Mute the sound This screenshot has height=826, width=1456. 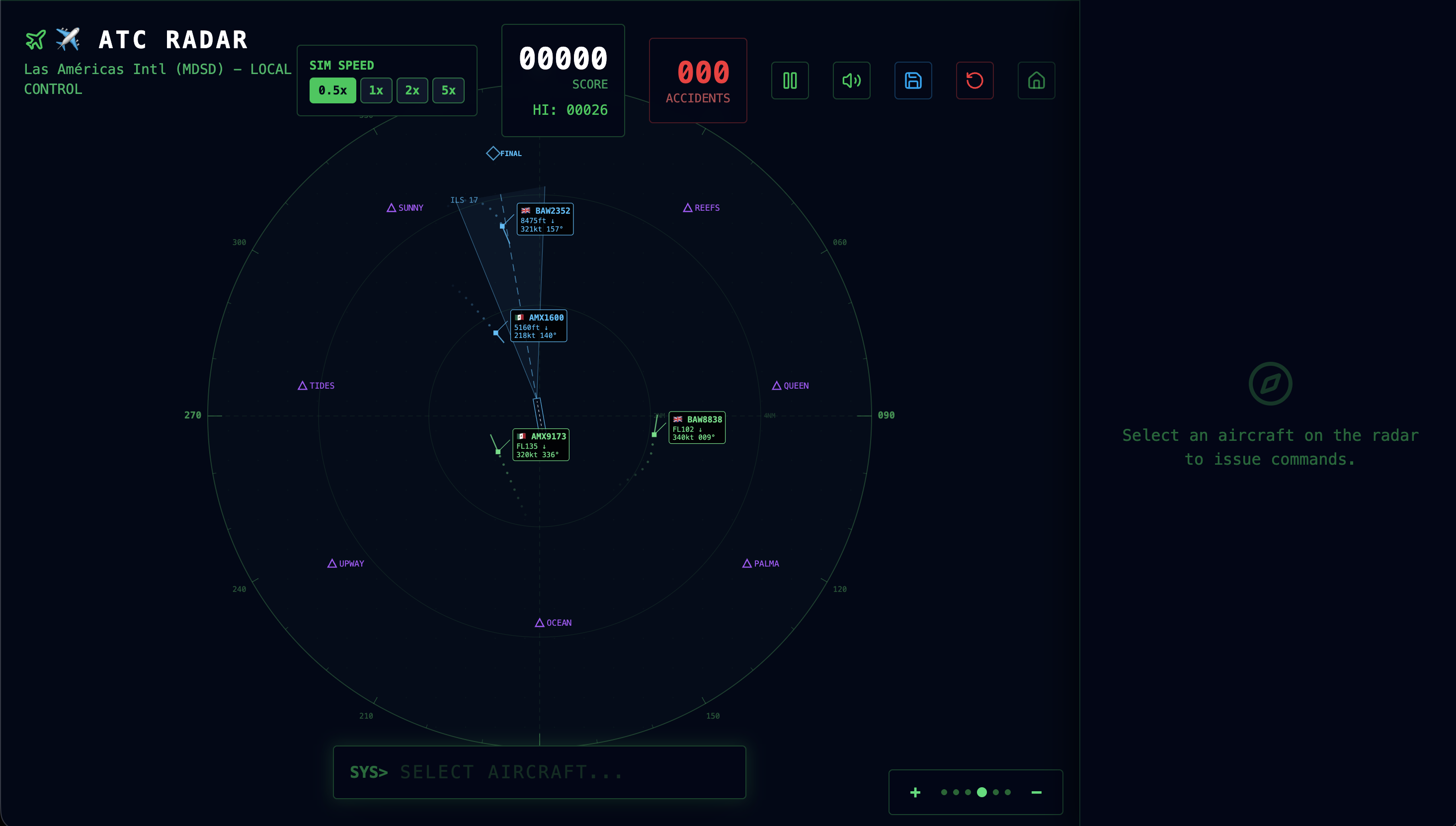(851, 81)
